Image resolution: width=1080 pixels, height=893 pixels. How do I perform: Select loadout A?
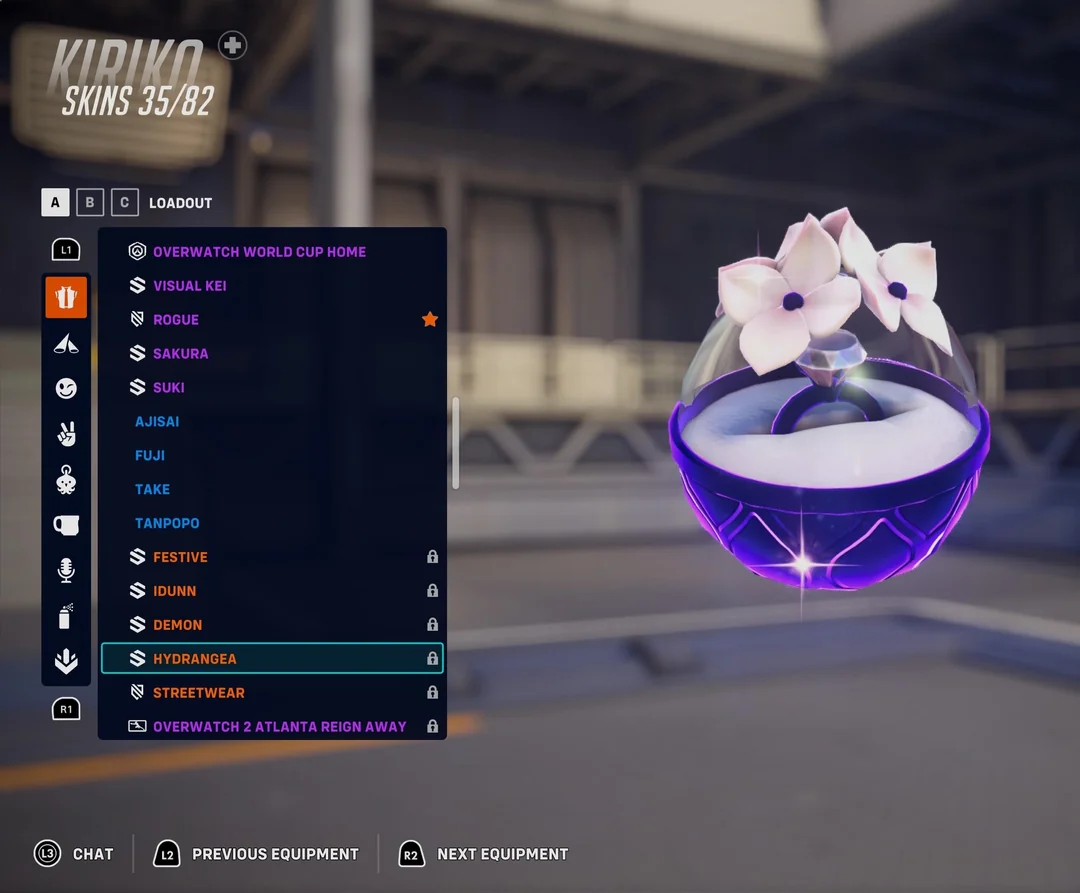[x=55, y=203]
